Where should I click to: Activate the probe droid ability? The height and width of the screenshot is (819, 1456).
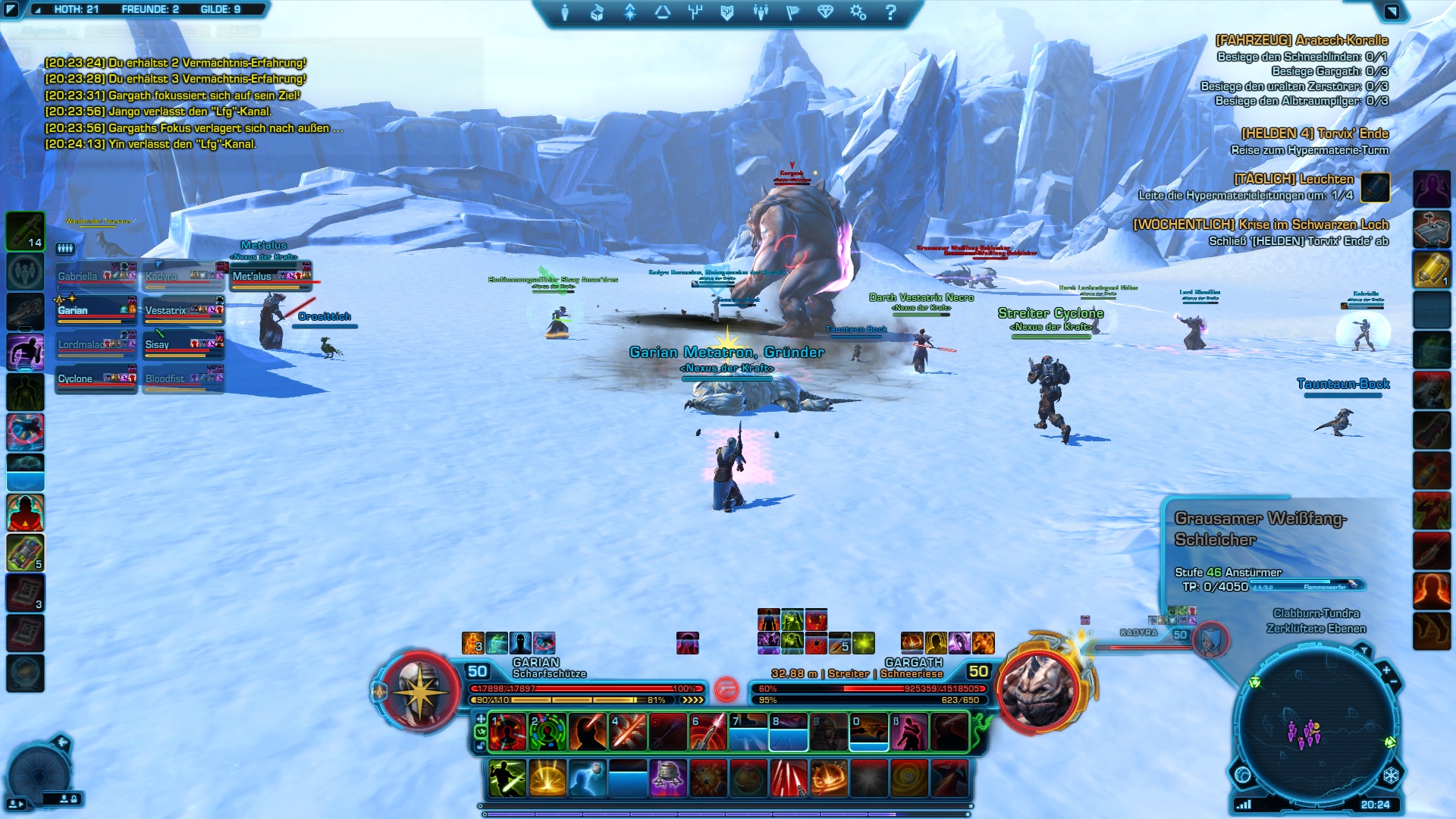coord(668,779)
